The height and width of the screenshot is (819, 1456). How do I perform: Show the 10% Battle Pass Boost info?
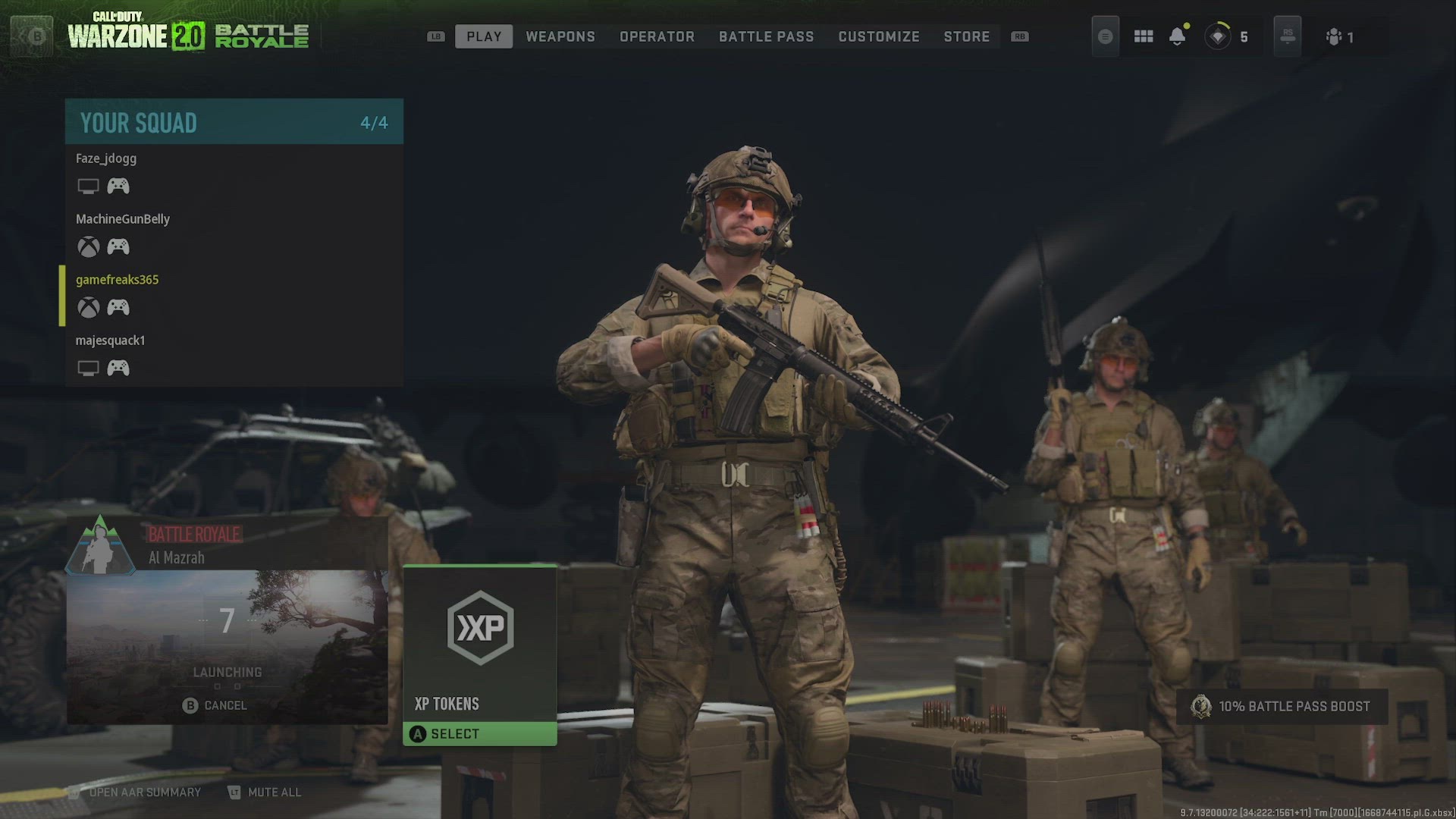[x=1282, y=706]
